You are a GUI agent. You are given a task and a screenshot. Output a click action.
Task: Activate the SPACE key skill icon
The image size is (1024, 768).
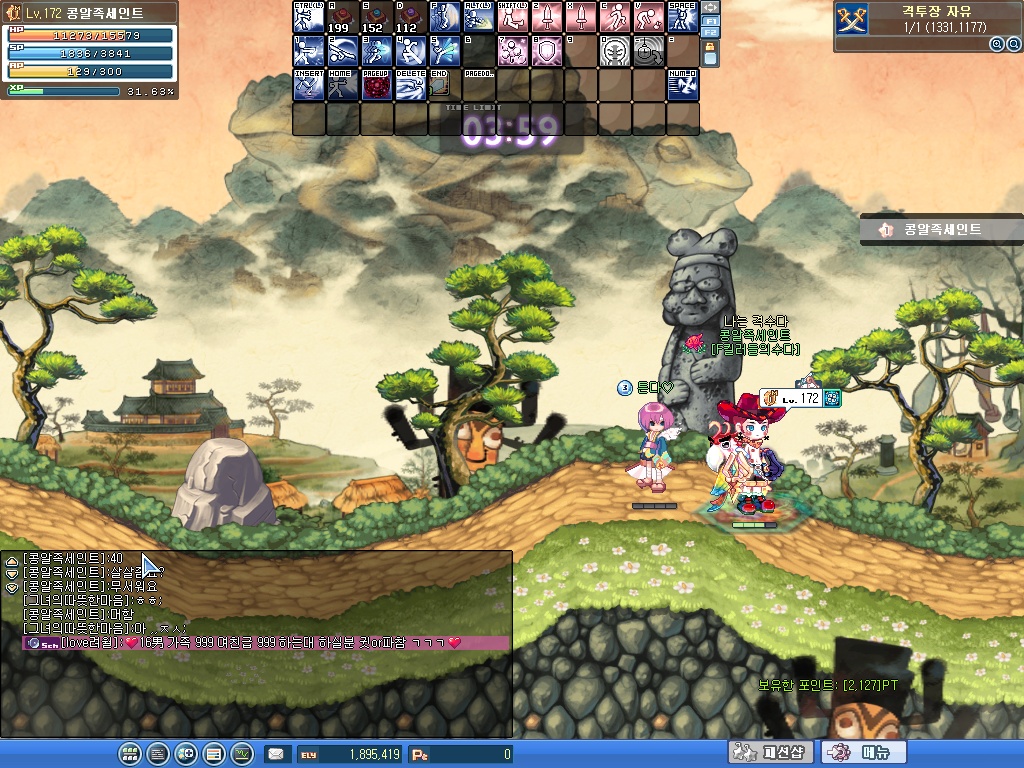point(683,18)
